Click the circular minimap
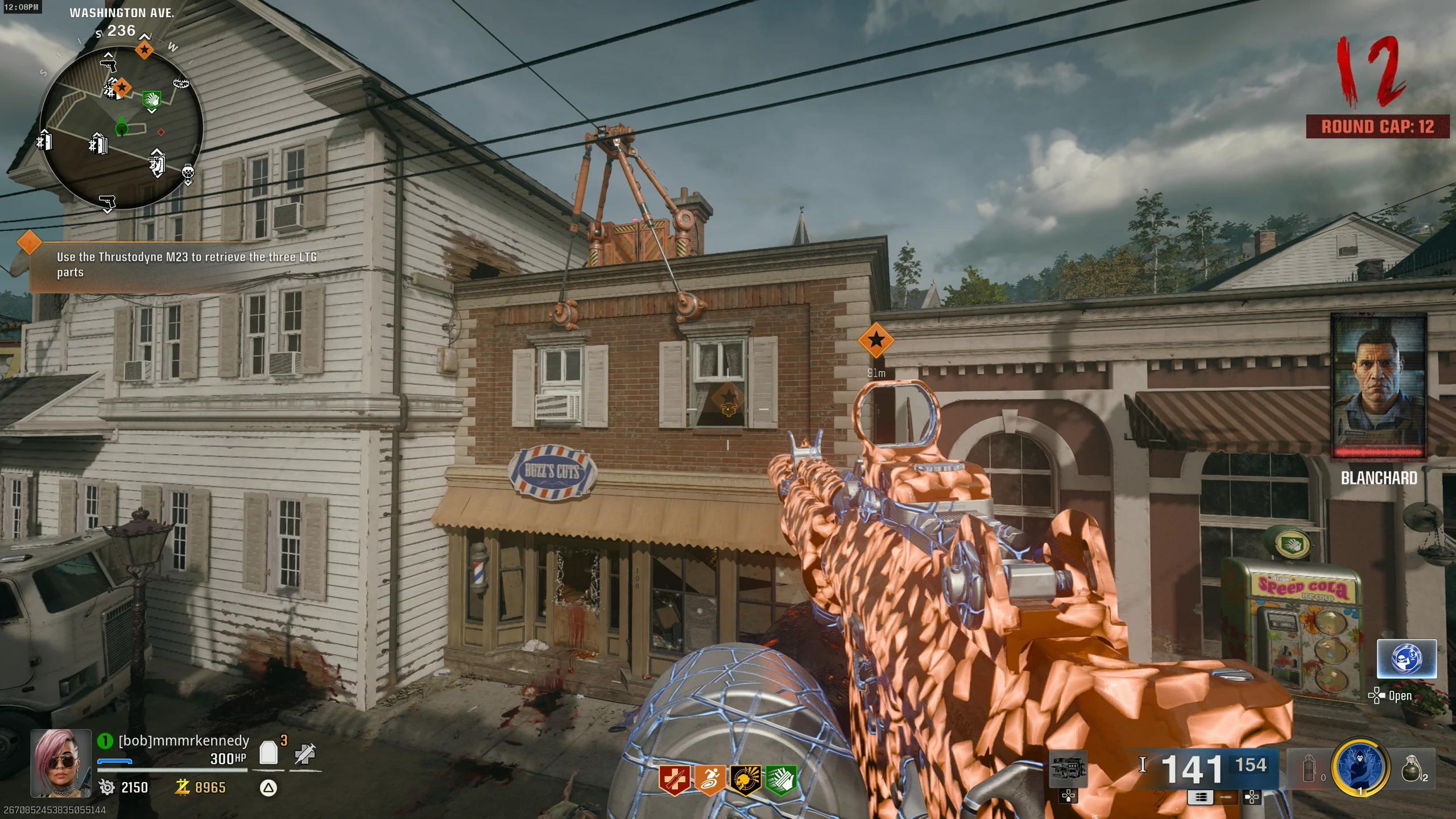This screenshot has height=819, width=1456. click(121, 128)
